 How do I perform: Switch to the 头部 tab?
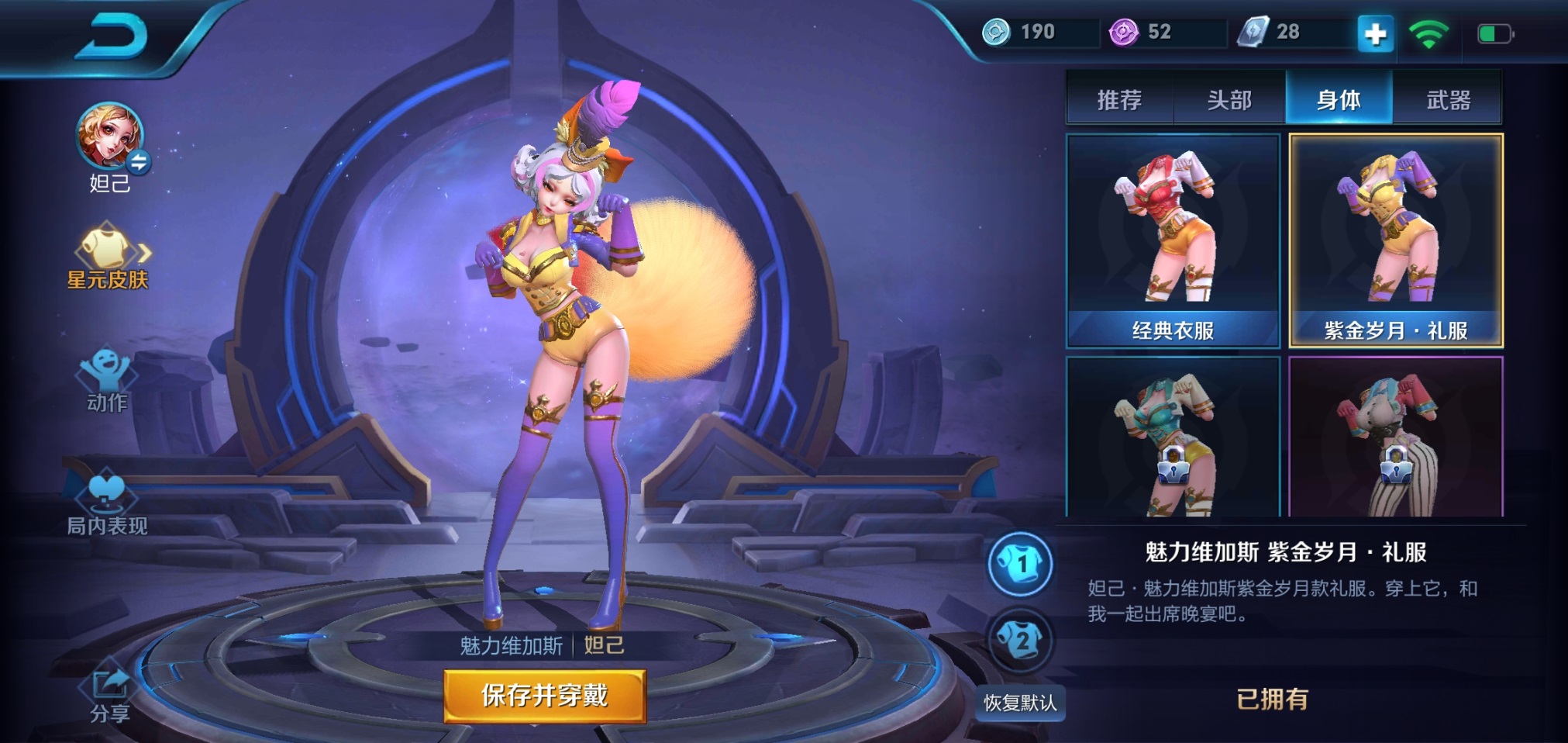coord(1229,99)
